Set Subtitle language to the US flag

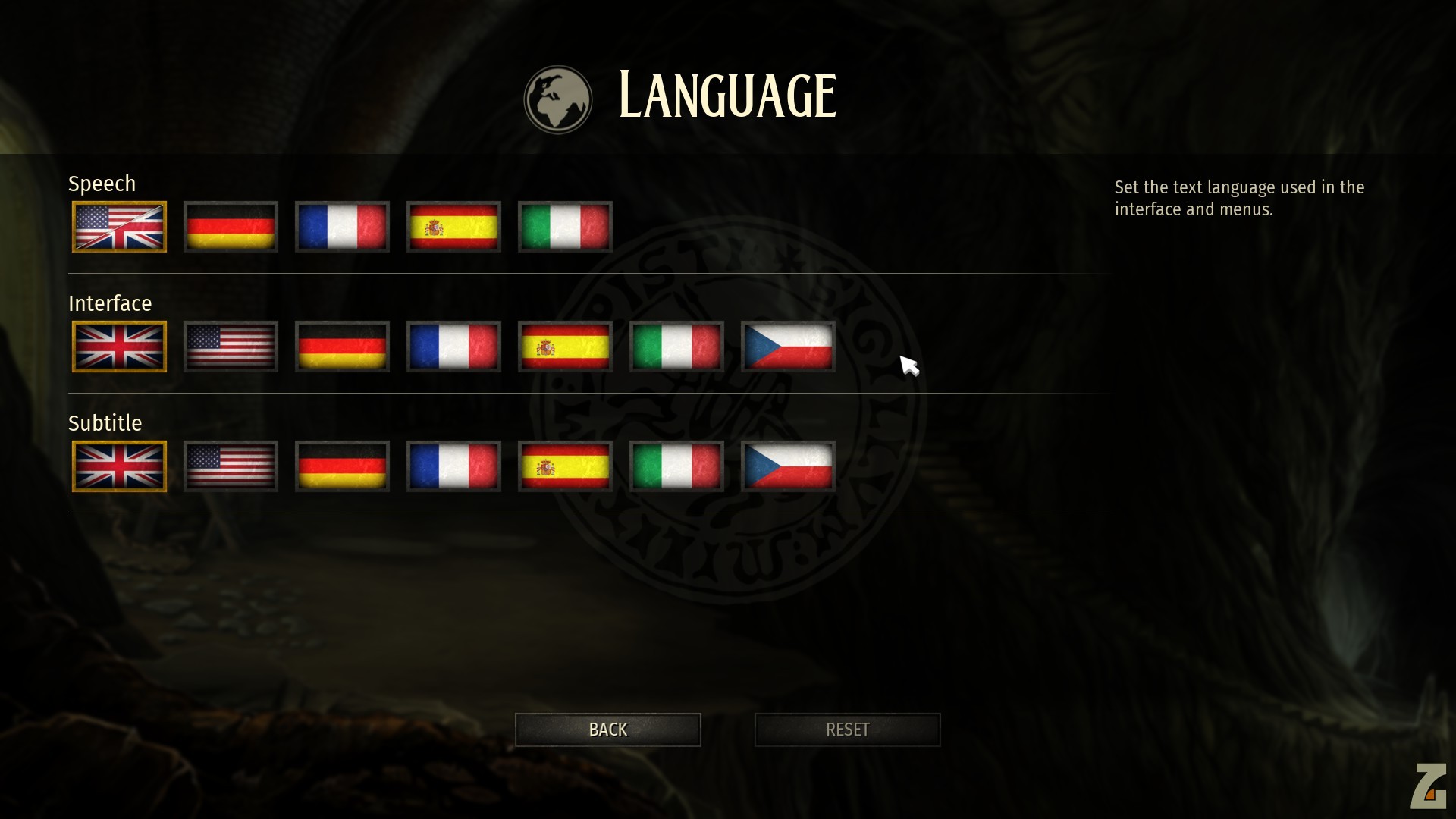231,466
